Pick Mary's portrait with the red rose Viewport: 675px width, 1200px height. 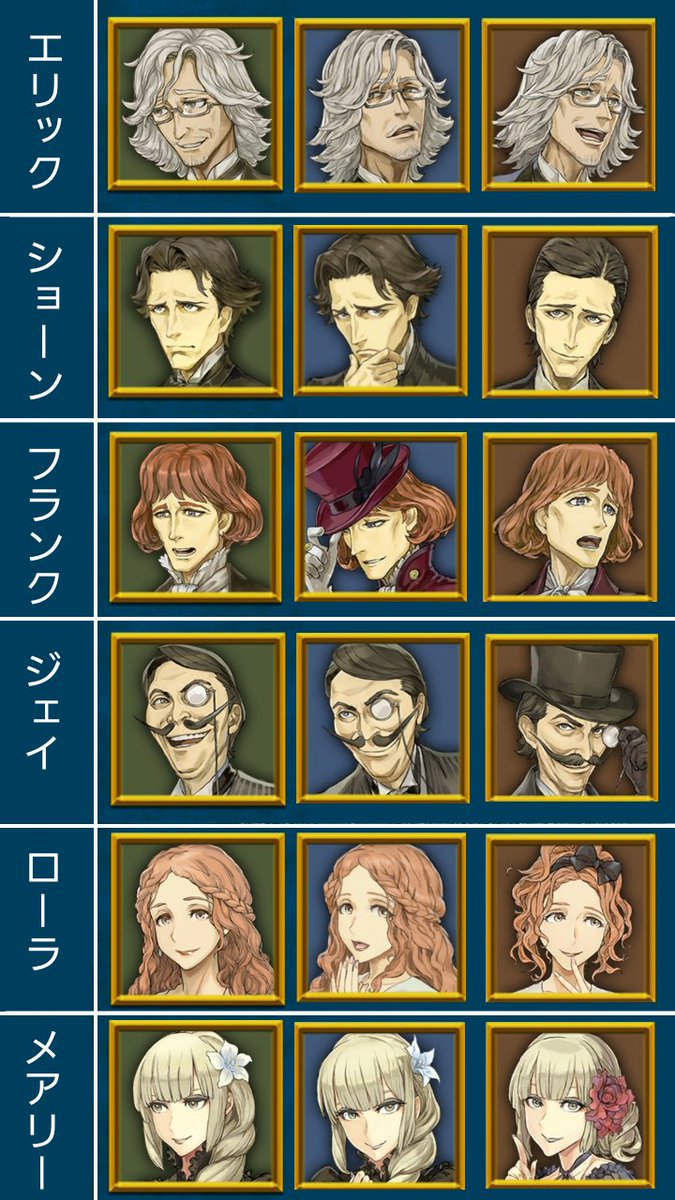coord(569,1110)
